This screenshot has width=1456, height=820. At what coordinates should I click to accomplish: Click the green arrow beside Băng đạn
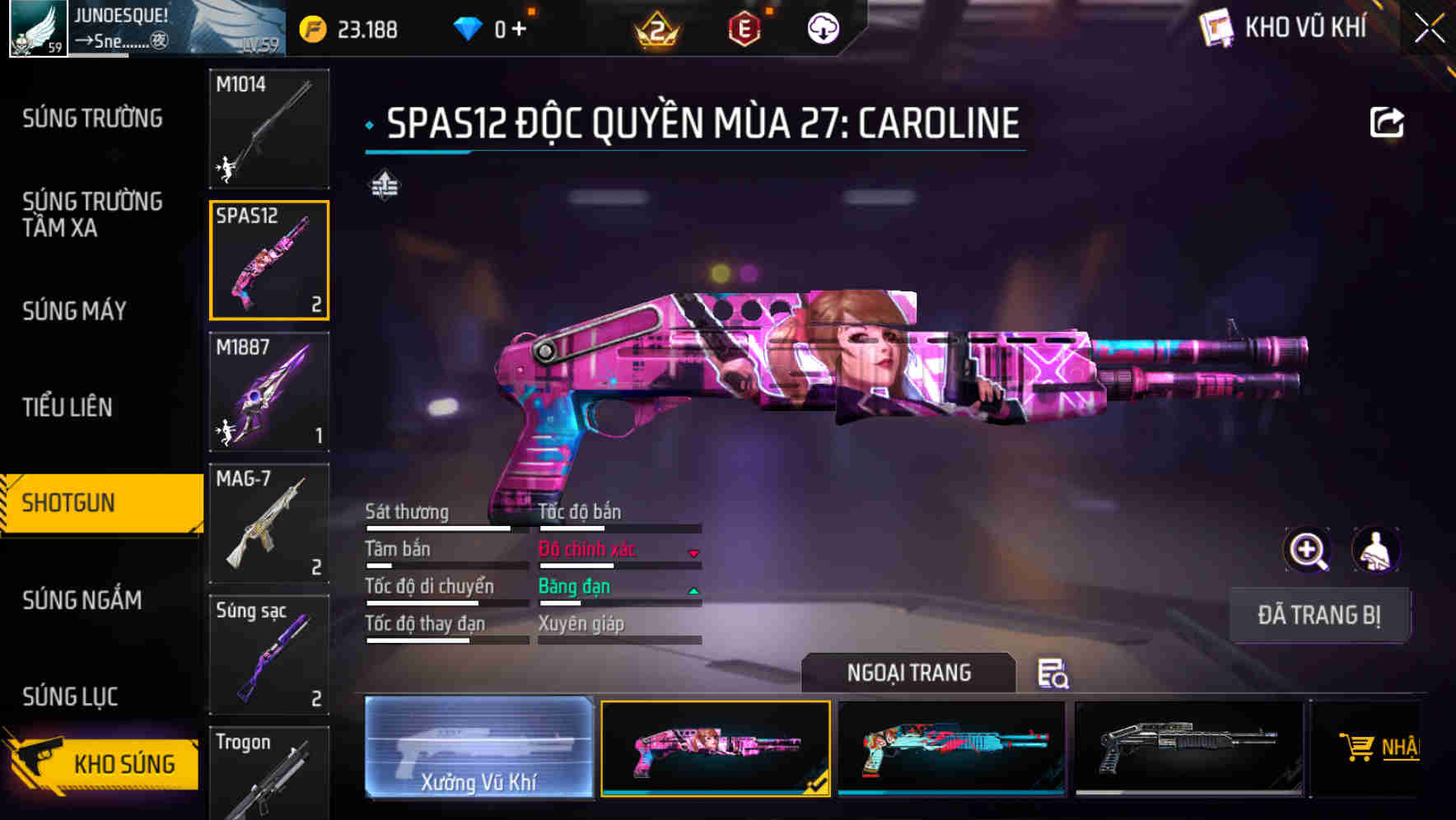tap(694, 590)
